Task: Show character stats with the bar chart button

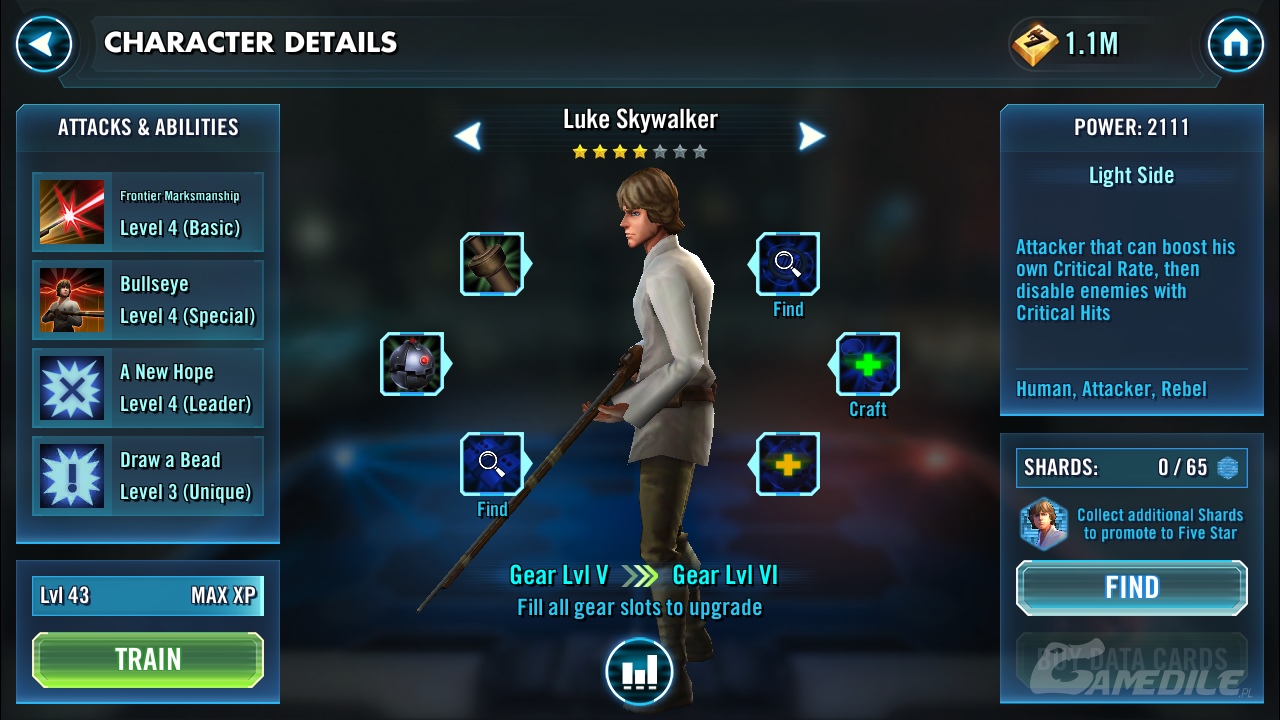Action: (x=639, y=672)
